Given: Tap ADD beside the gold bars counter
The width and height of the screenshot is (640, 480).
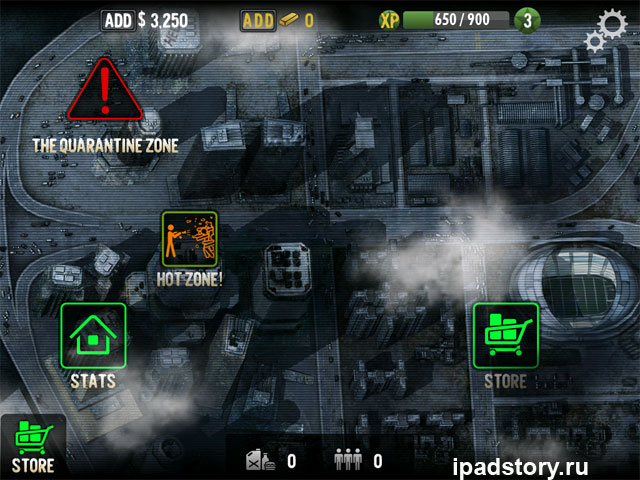Looking at the screenshot, I should tap(259, 20).
